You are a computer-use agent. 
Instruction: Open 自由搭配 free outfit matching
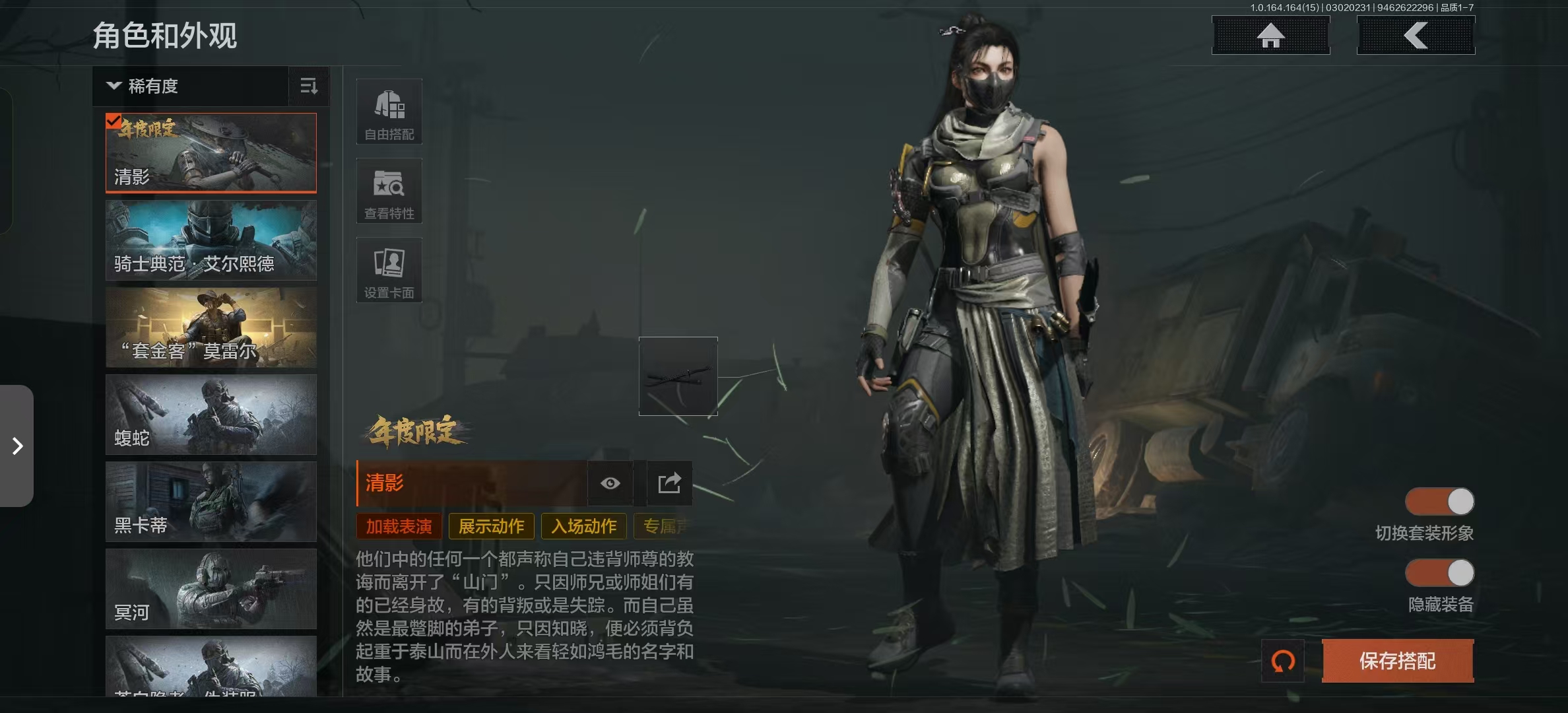tap(389, 112)
